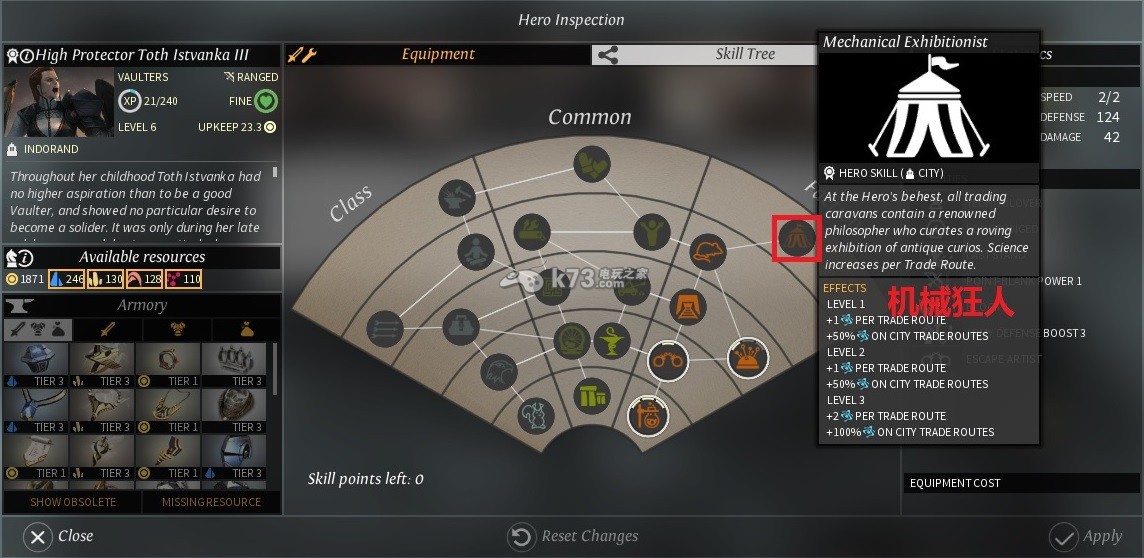
Task: Choose the squirrel skill node
Action: (x=535, y=416)
